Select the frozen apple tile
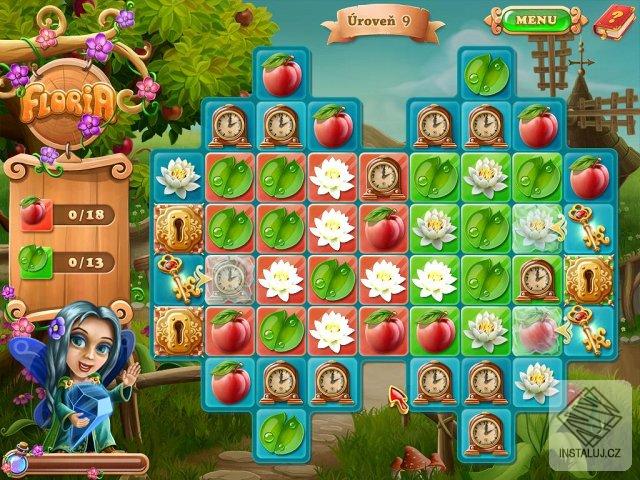 (536, 329)
